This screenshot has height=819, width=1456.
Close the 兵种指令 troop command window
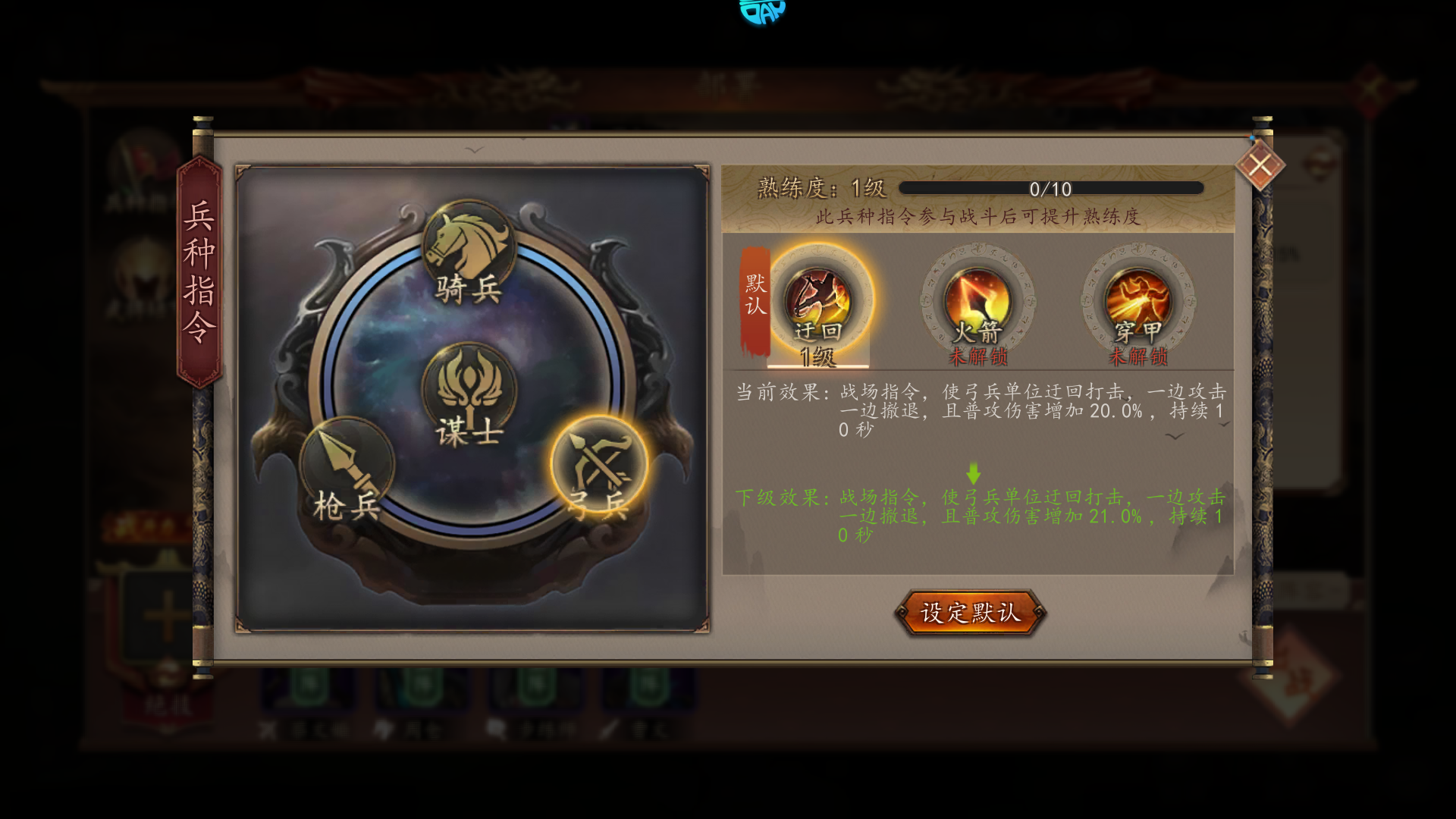(1260, 165)
